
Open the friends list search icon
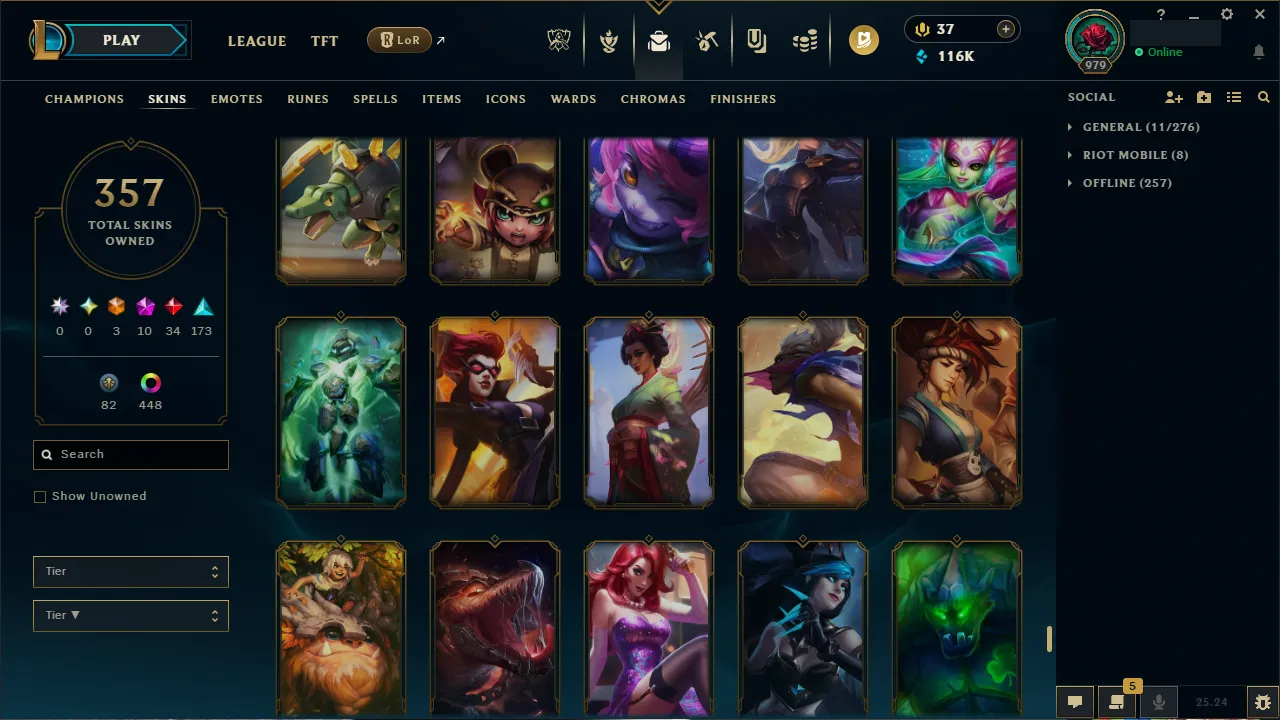pyautogui.click(x=1263, y=97)
